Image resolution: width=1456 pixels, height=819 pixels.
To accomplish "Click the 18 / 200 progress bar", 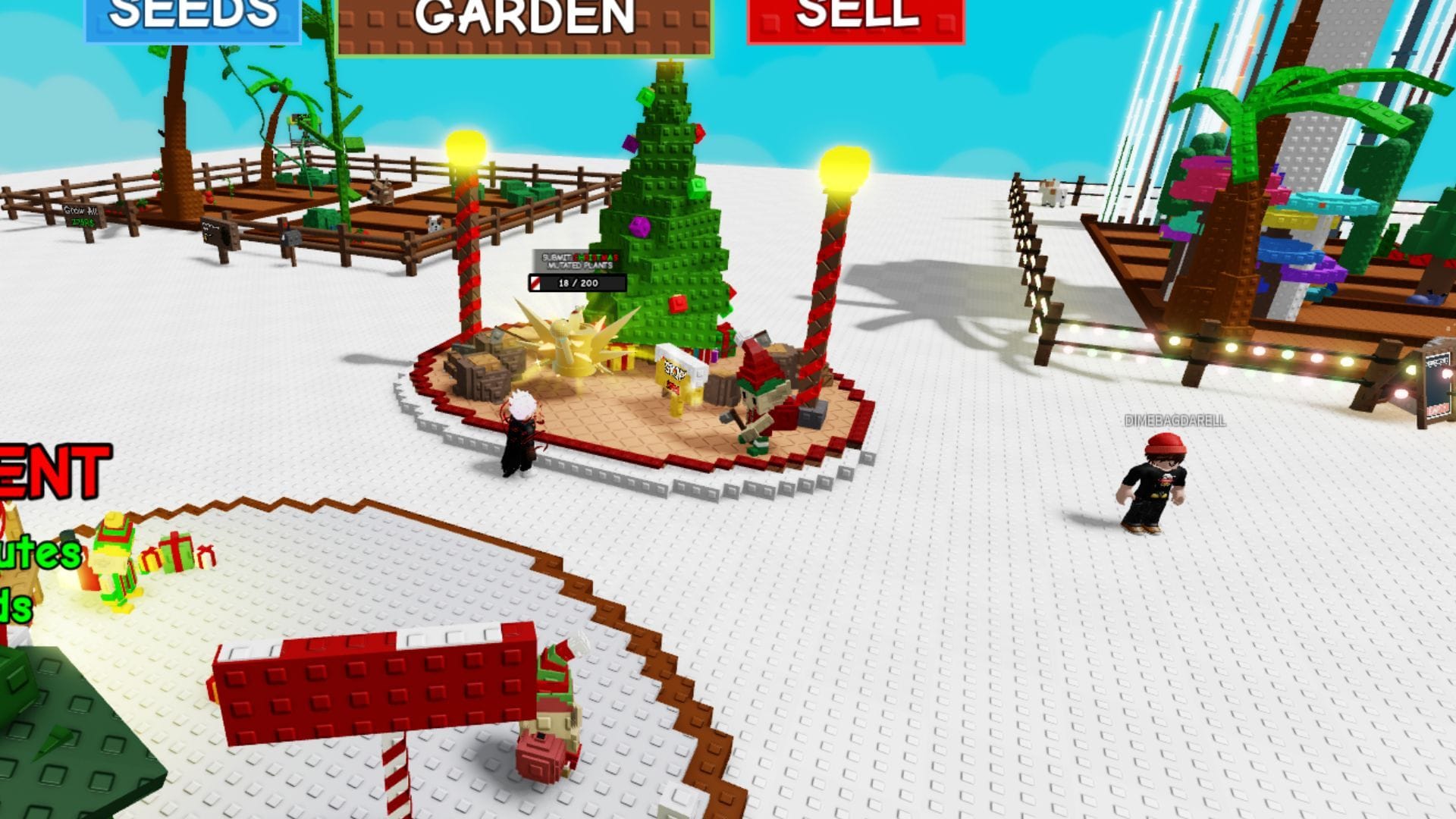I will click(x=574, y=282).
